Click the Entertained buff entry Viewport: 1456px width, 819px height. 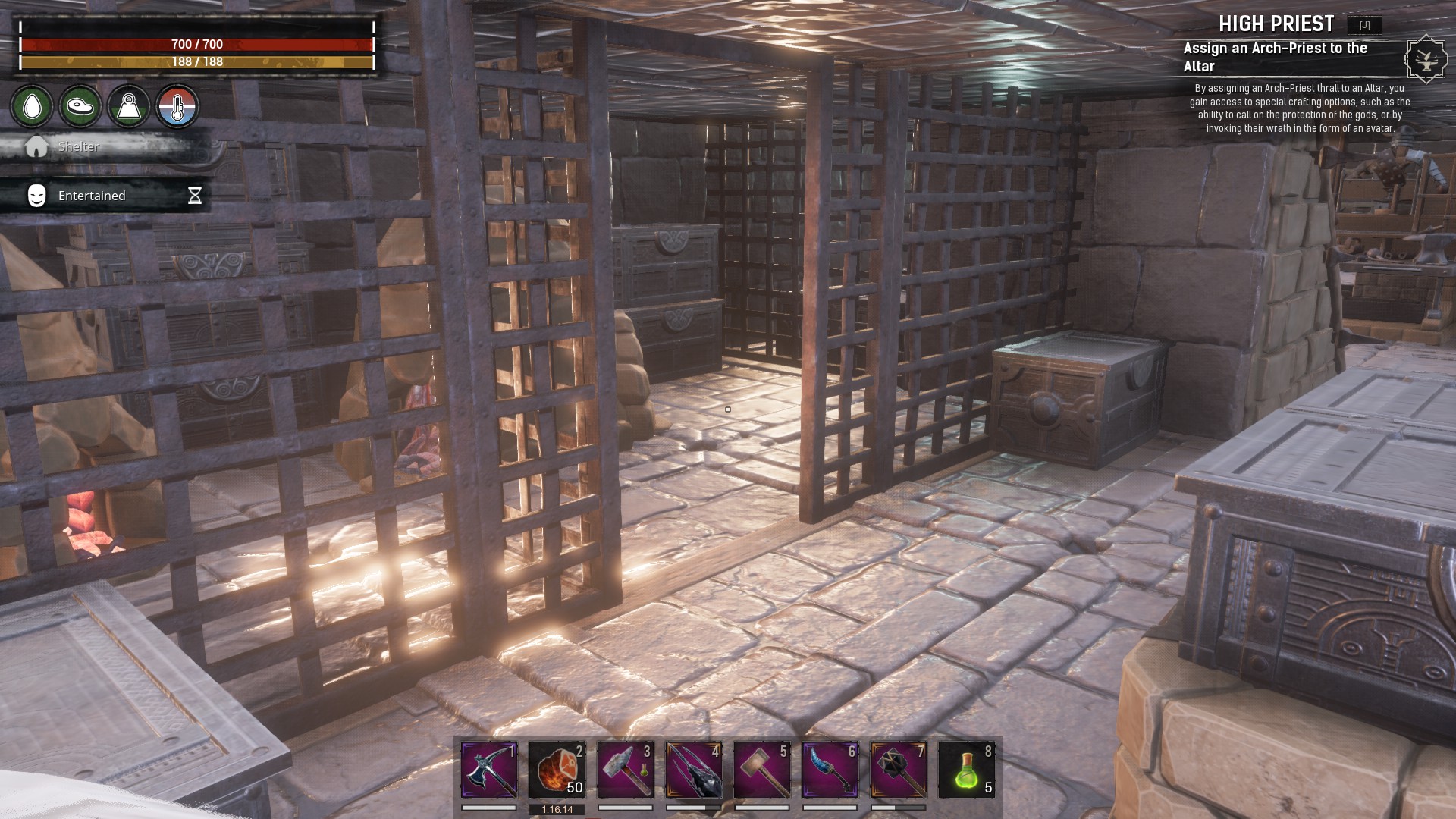pyautogui.click(x=92, y=196)
